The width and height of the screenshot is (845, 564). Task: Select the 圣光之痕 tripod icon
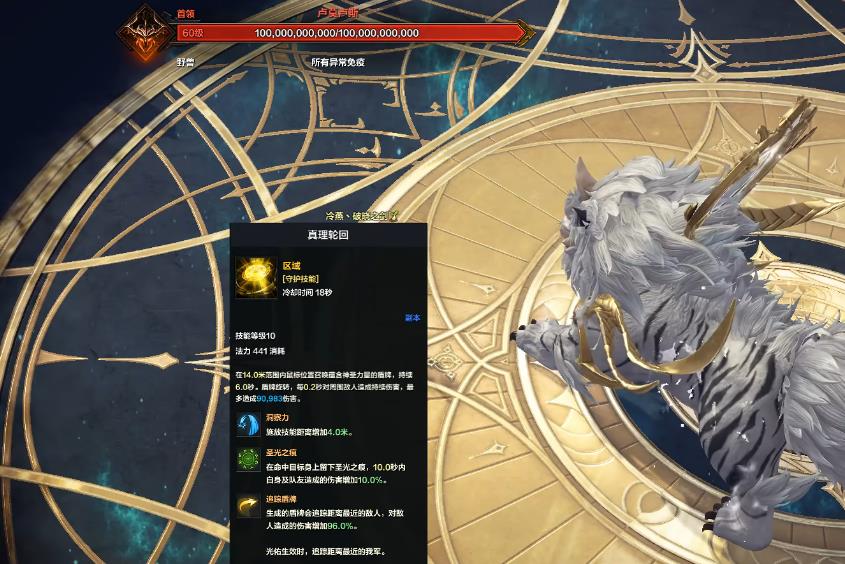[248, 462]
